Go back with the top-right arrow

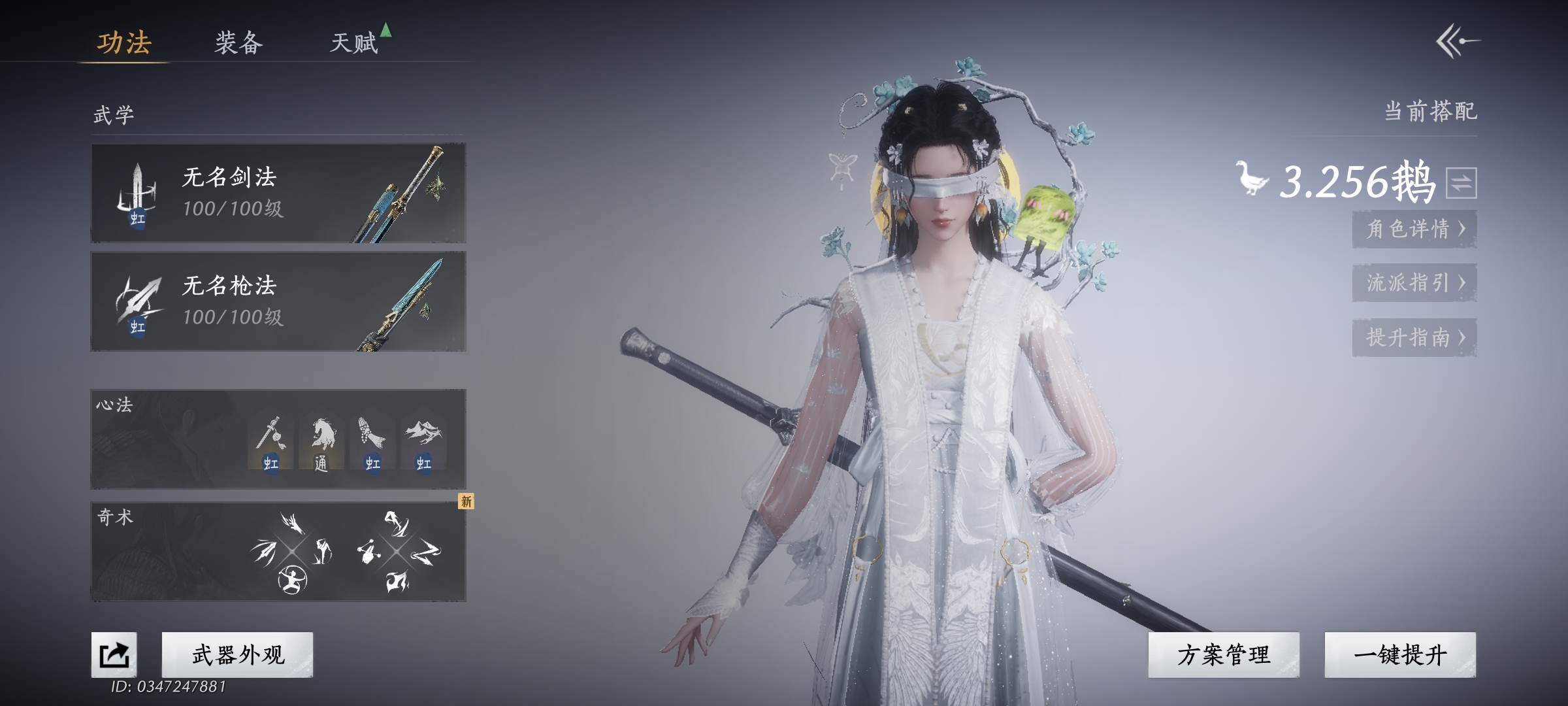point(1458,42)
